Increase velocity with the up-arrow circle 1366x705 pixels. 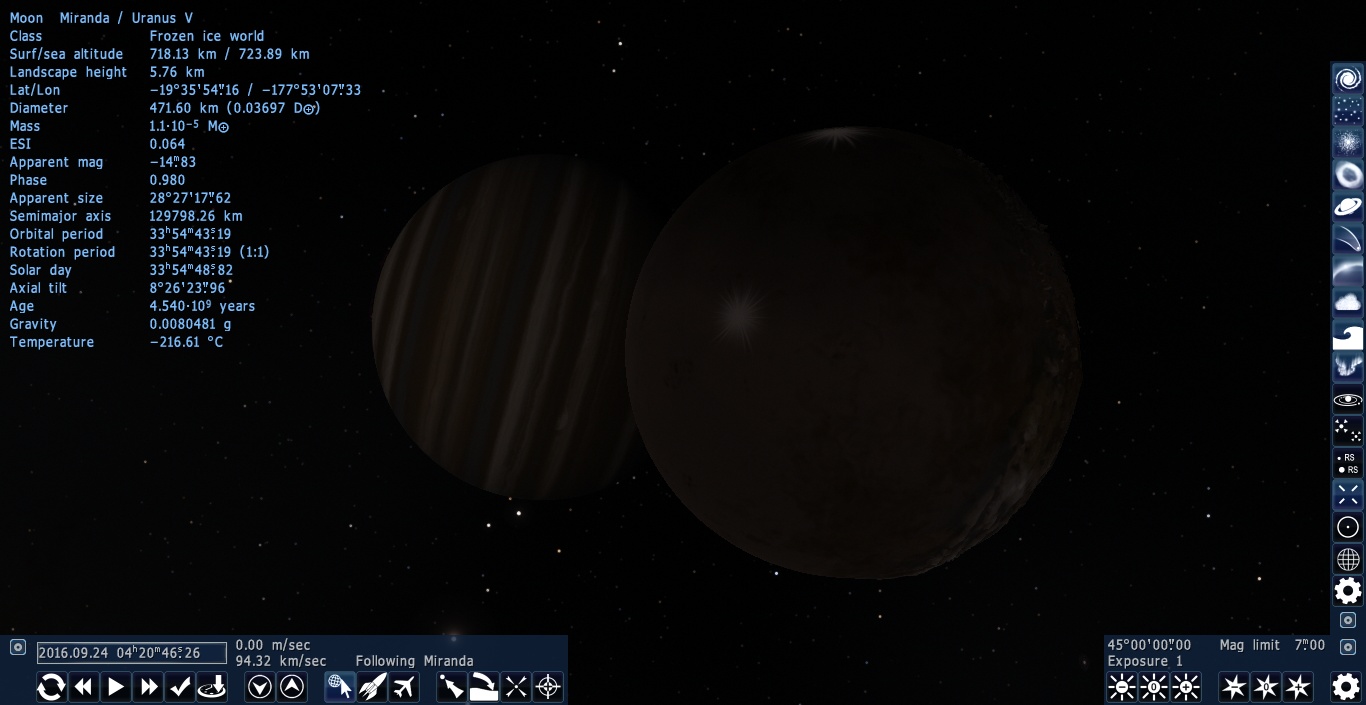click(292, 687)
